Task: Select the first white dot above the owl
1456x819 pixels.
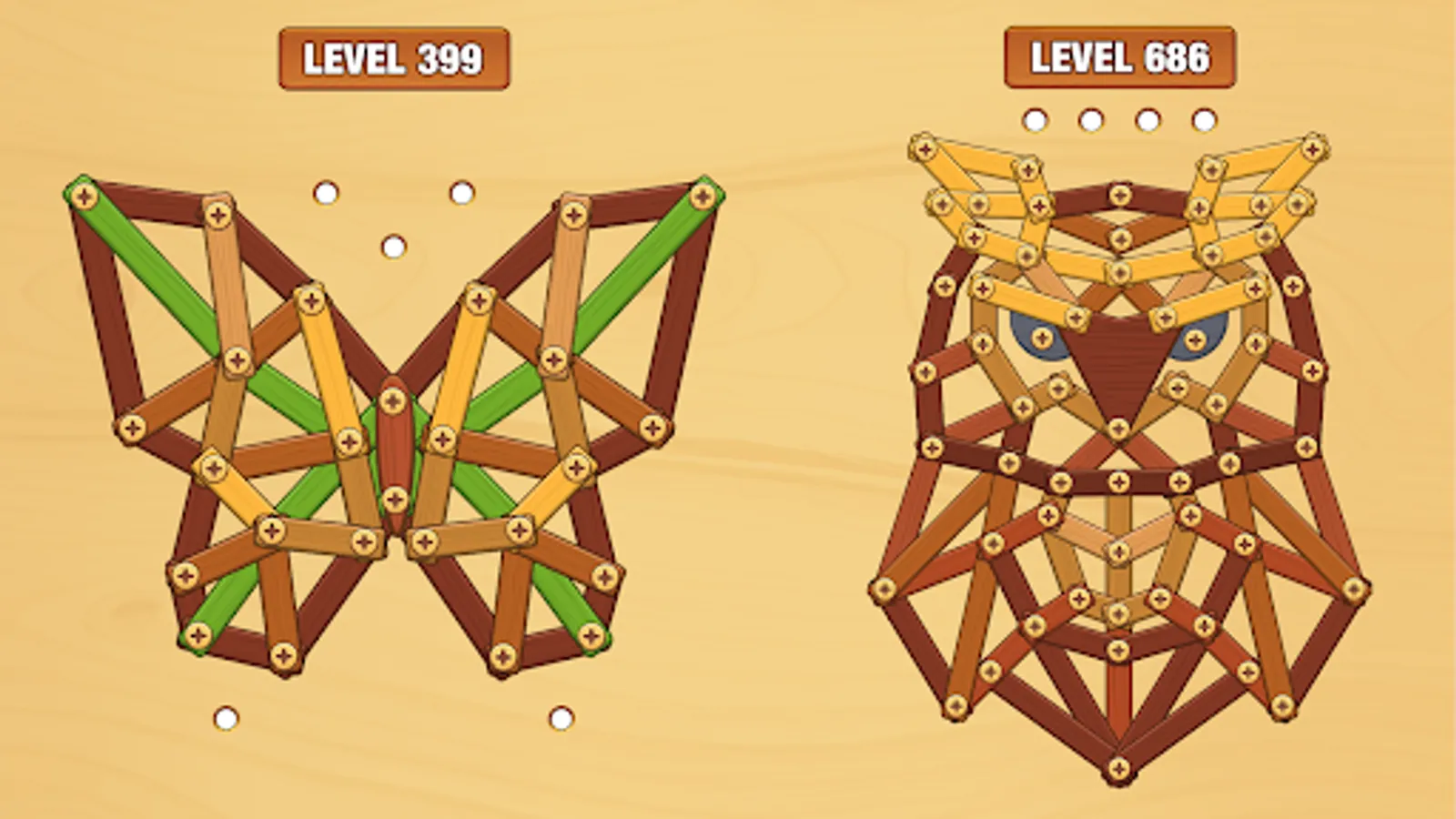Action: point(1035,117)
